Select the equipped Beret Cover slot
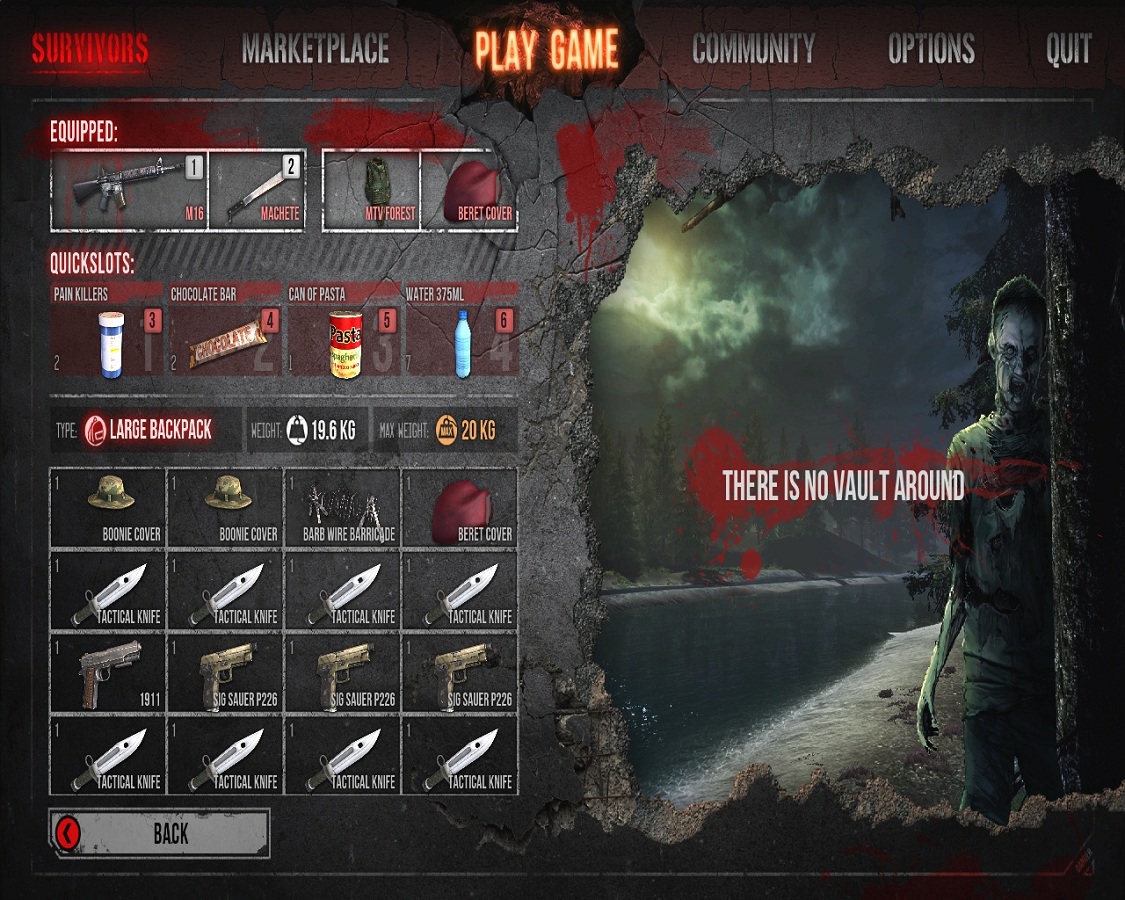 [x=470, y=190]
